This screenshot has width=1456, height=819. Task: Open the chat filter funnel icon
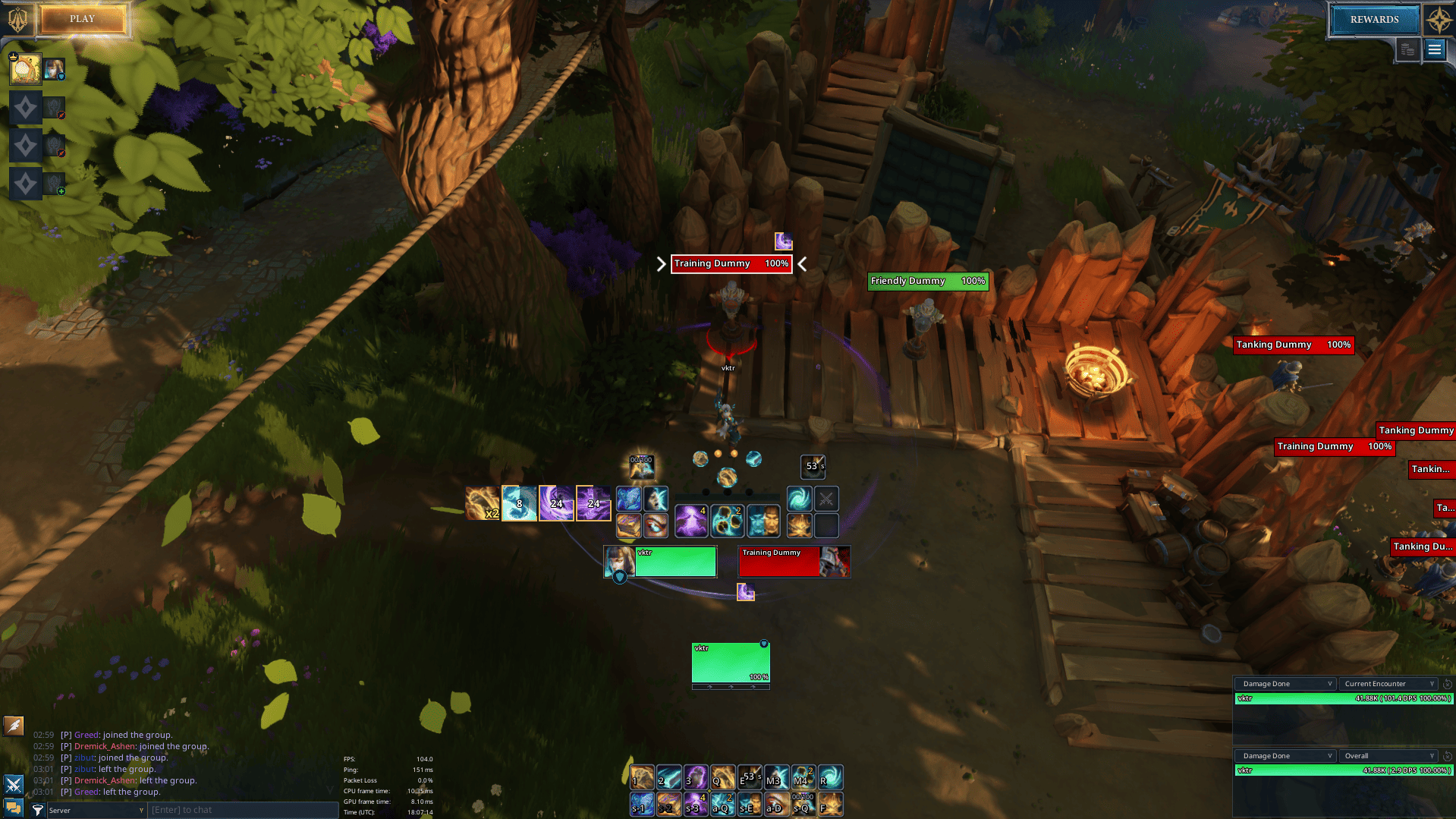click(x=37, y=810)
